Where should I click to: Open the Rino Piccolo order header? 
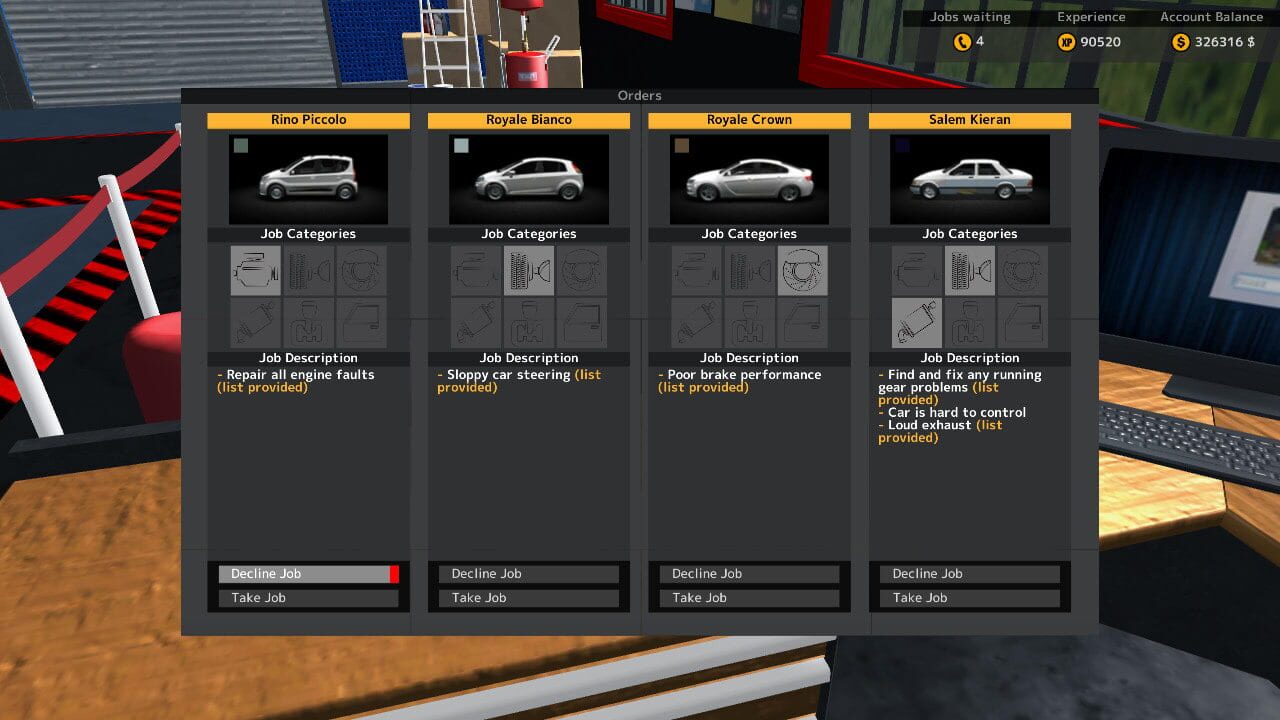[307, 119]
